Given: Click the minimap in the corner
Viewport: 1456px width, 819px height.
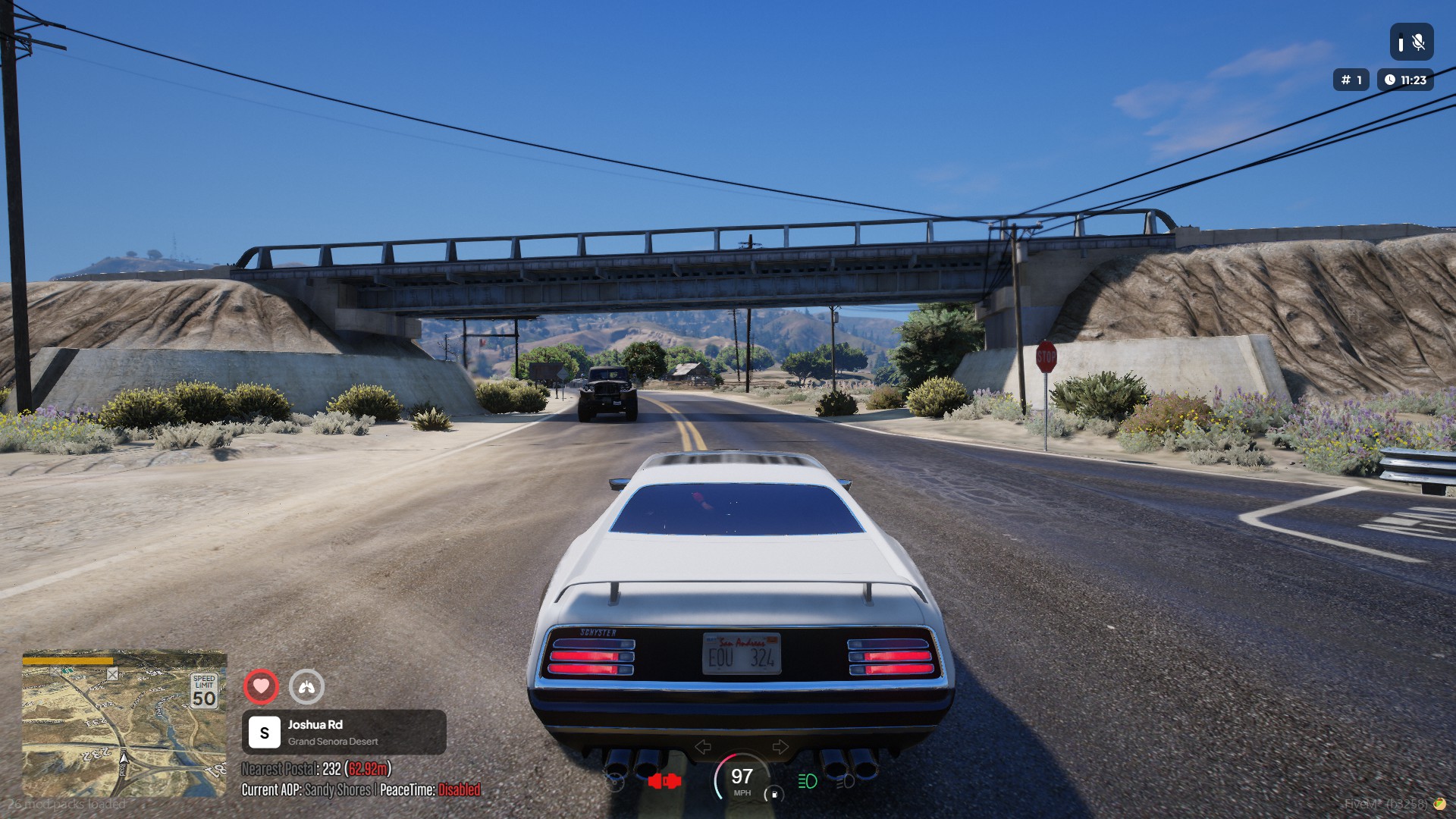Looking at the screenshot, I should coord(124,724).
